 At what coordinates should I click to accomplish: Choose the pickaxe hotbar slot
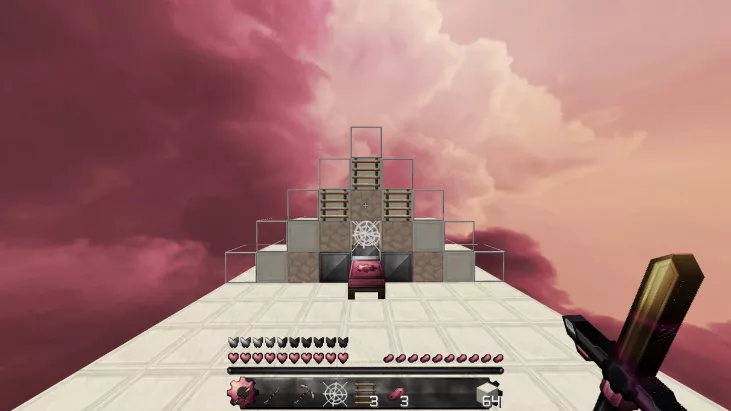point(304,393)
